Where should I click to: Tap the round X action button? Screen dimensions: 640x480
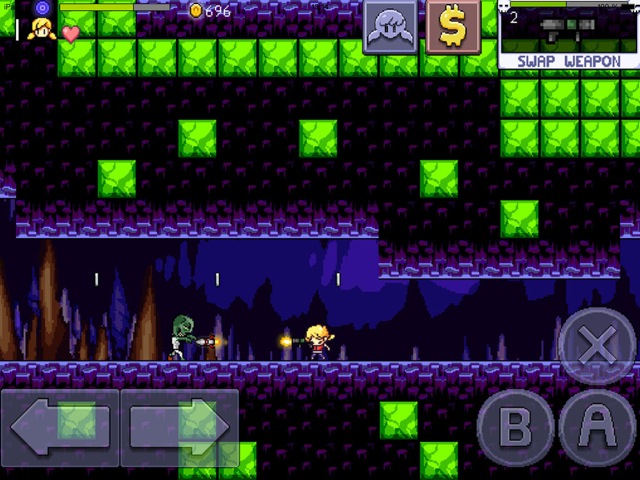(597, 346)
